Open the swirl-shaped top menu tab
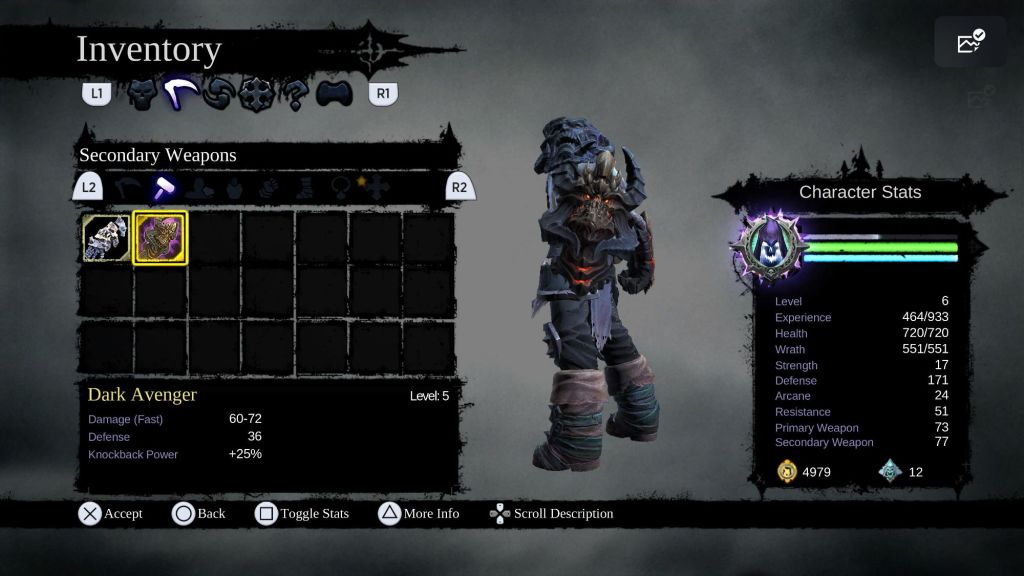Screen dimensions: 1024x576 [218, 95]
